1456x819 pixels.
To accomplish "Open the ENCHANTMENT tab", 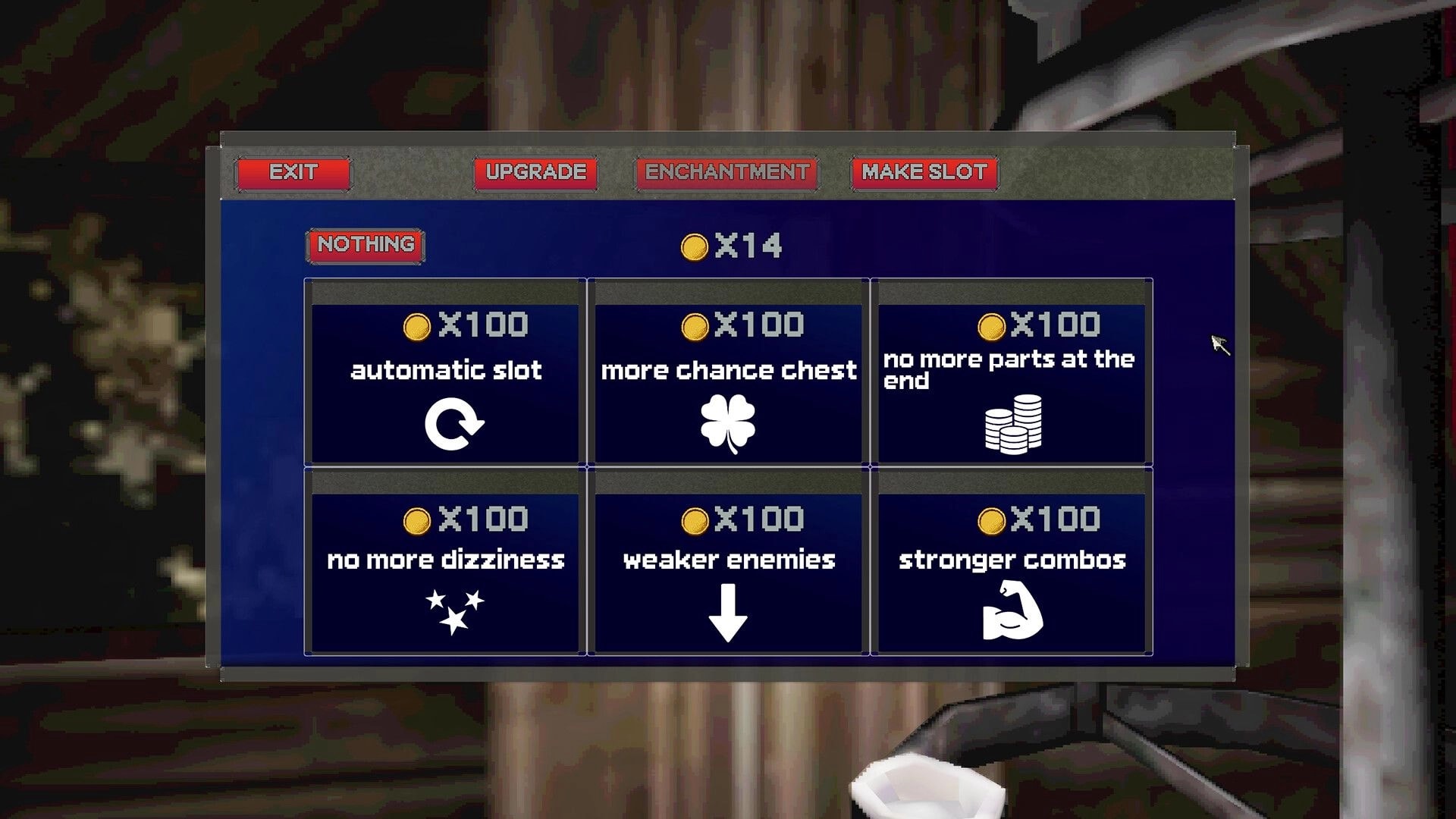I will coord(726,173).
